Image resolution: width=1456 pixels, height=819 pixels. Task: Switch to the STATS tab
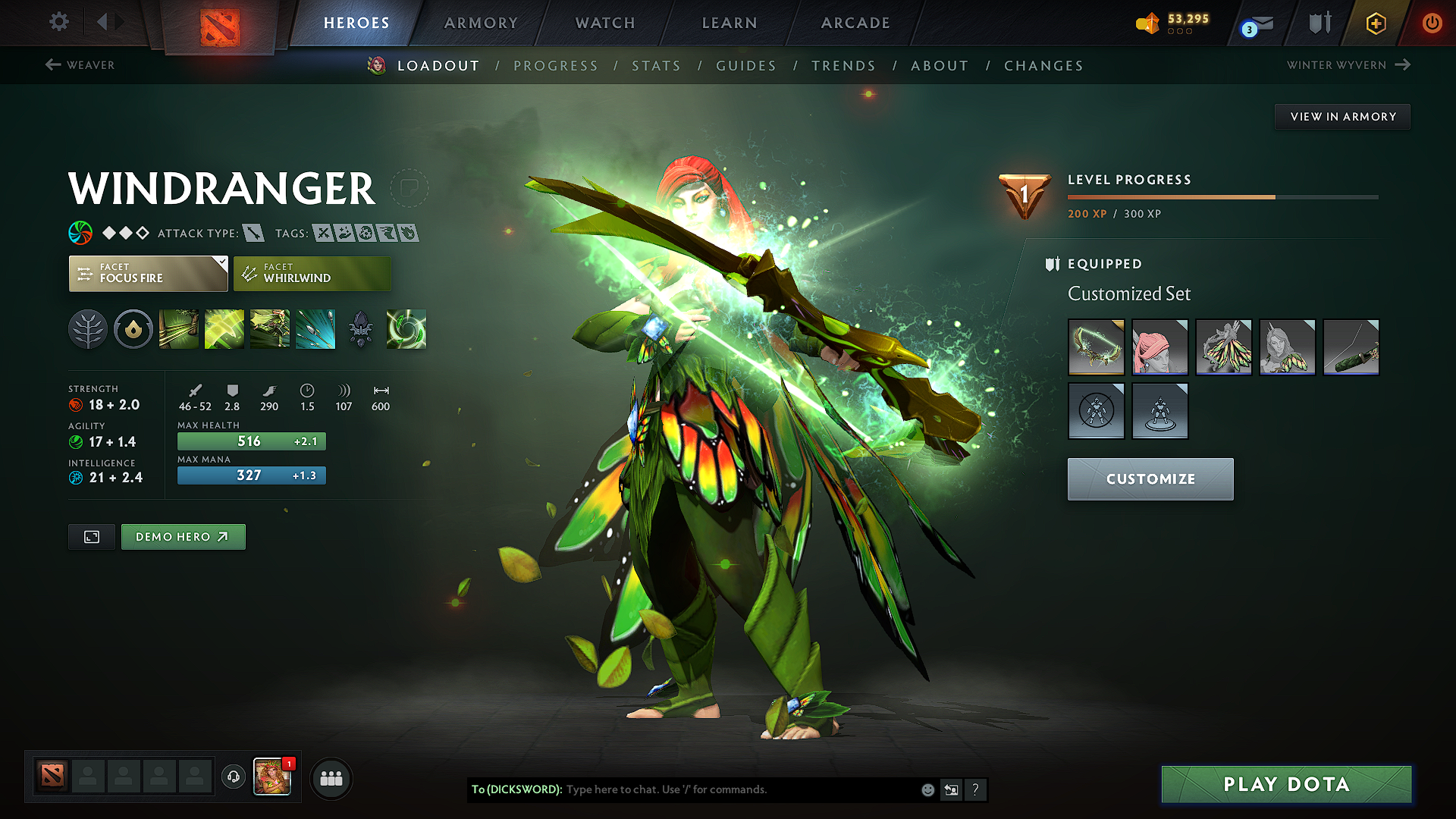(x=657, y=66)
